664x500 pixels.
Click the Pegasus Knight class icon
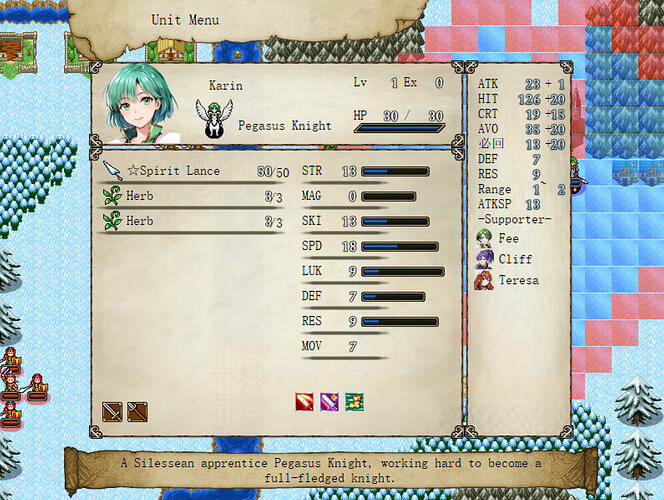point(212,118)
